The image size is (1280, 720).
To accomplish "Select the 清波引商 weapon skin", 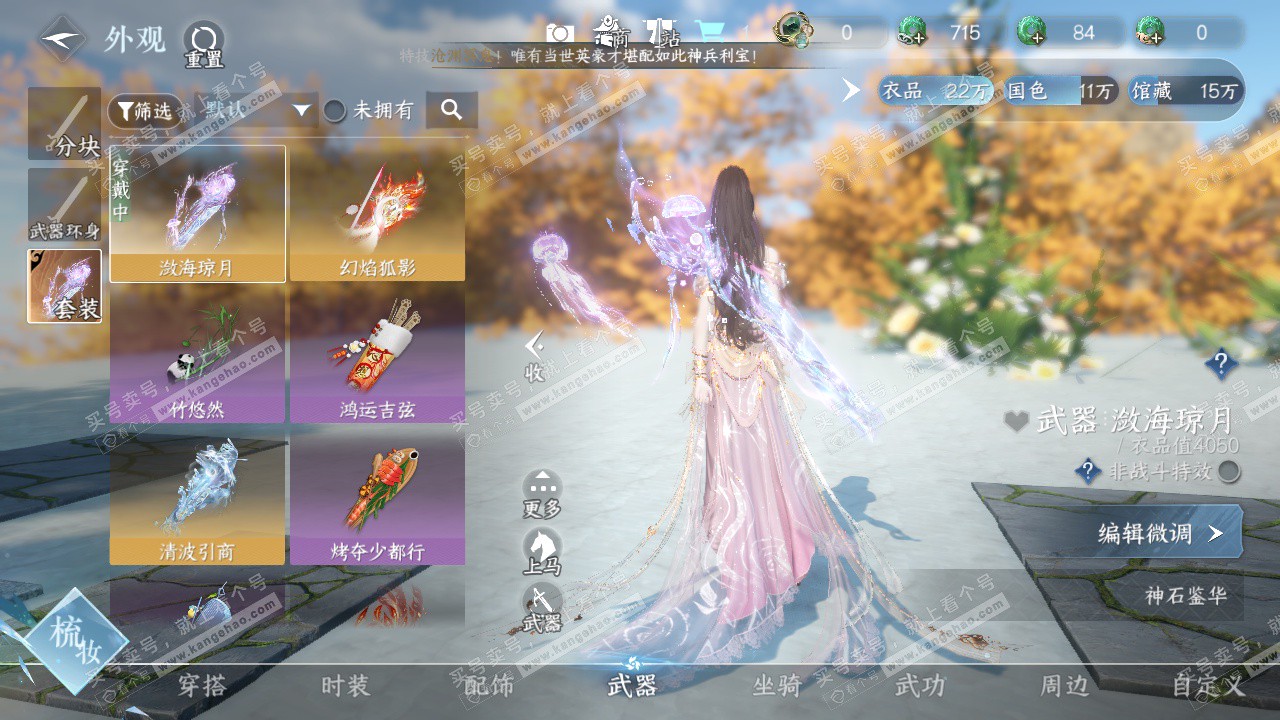I will [x=197, y=497].
